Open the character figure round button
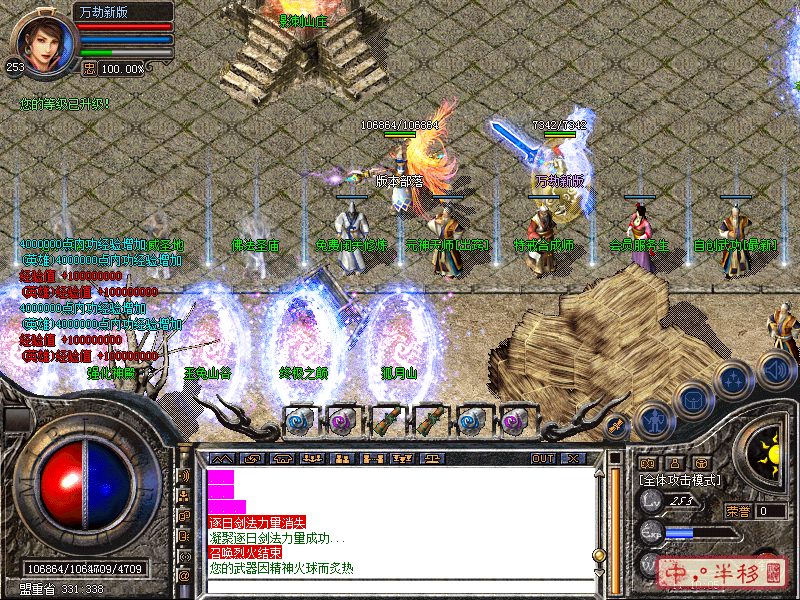 point(653,419)
